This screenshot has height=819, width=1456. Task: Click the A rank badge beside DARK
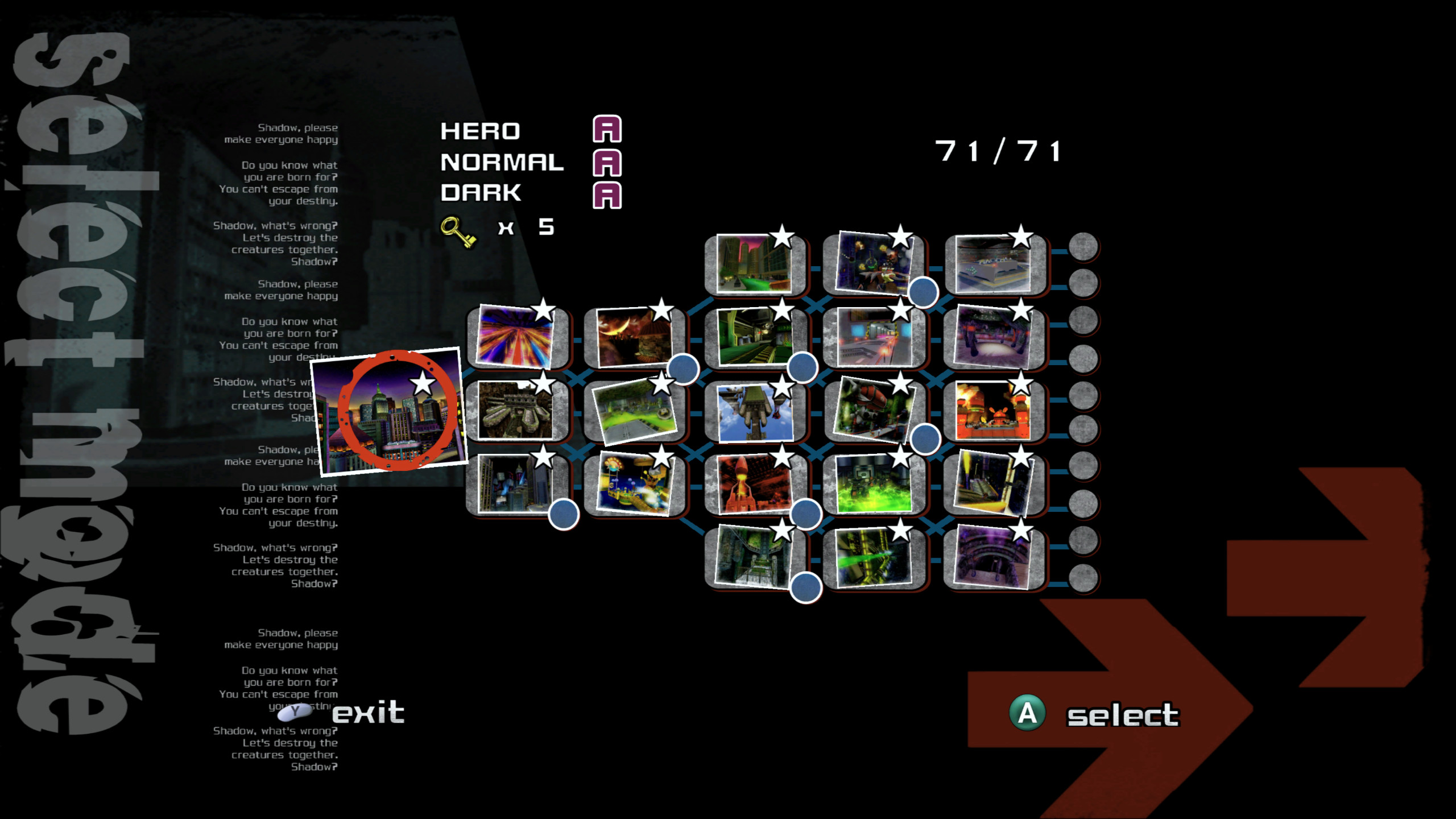(x=606, y=196)
